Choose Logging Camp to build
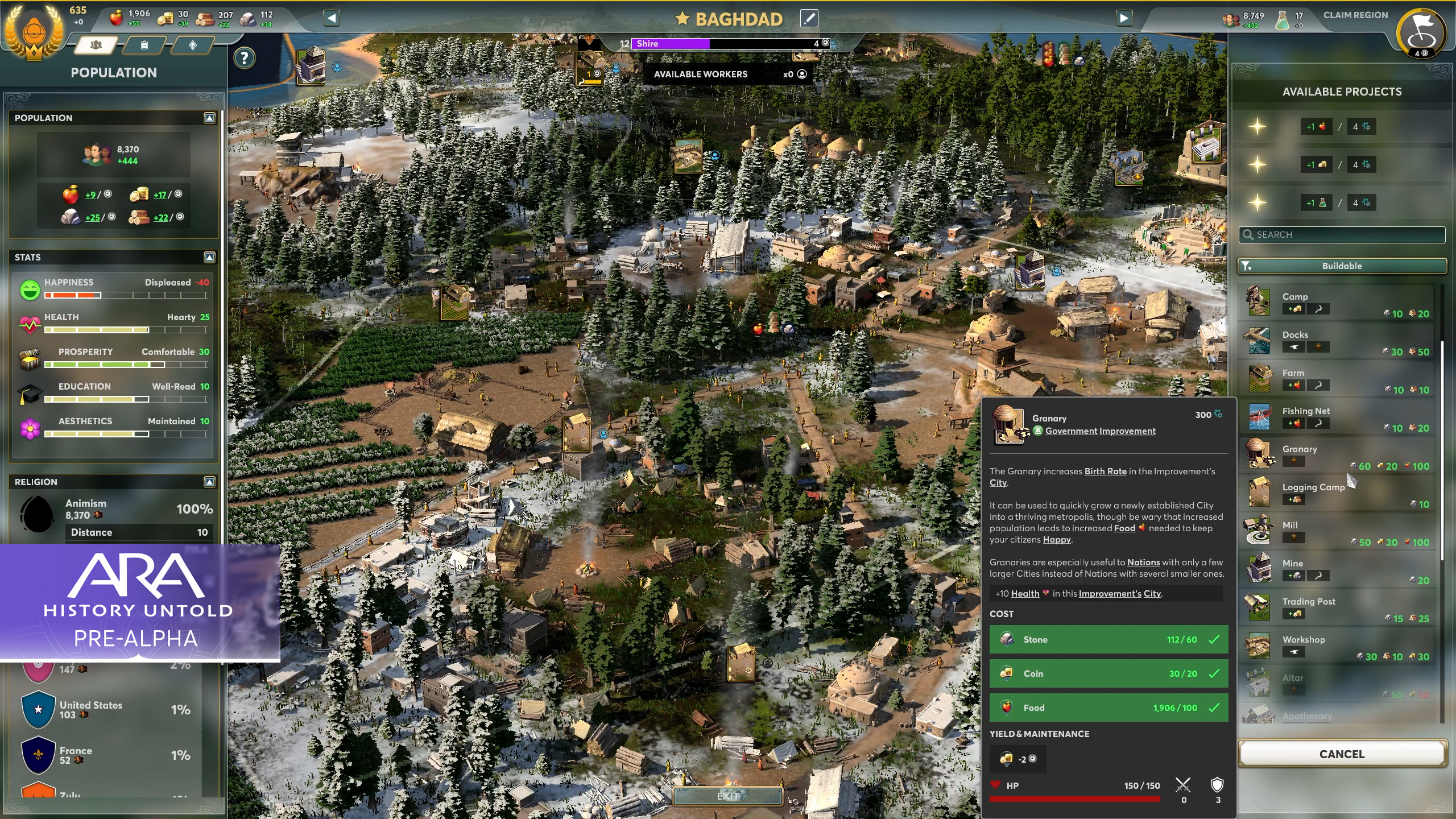1456x819 pixels. coord(1337,493)
